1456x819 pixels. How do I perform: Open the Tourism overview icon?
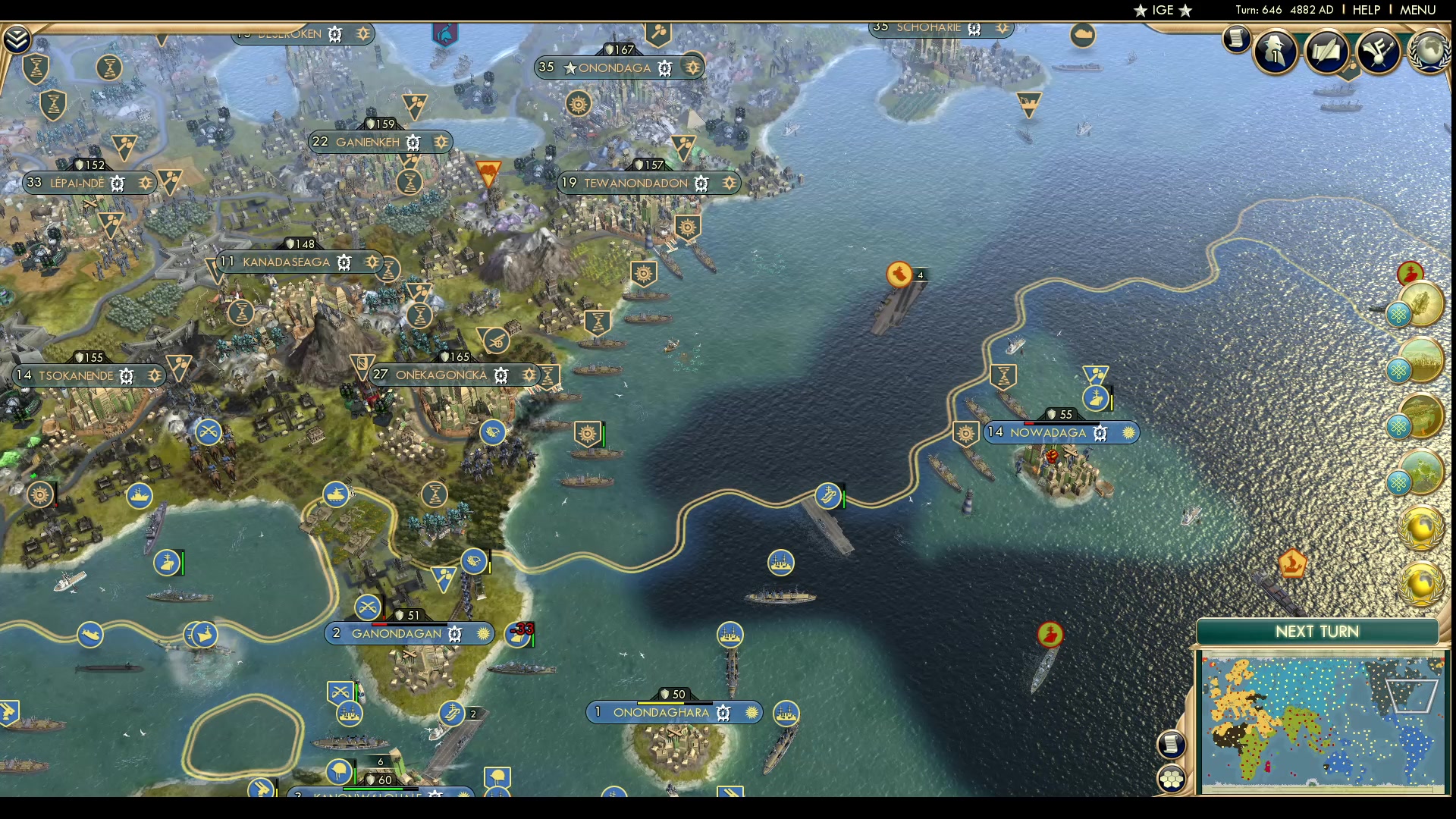click(1379, 51)
